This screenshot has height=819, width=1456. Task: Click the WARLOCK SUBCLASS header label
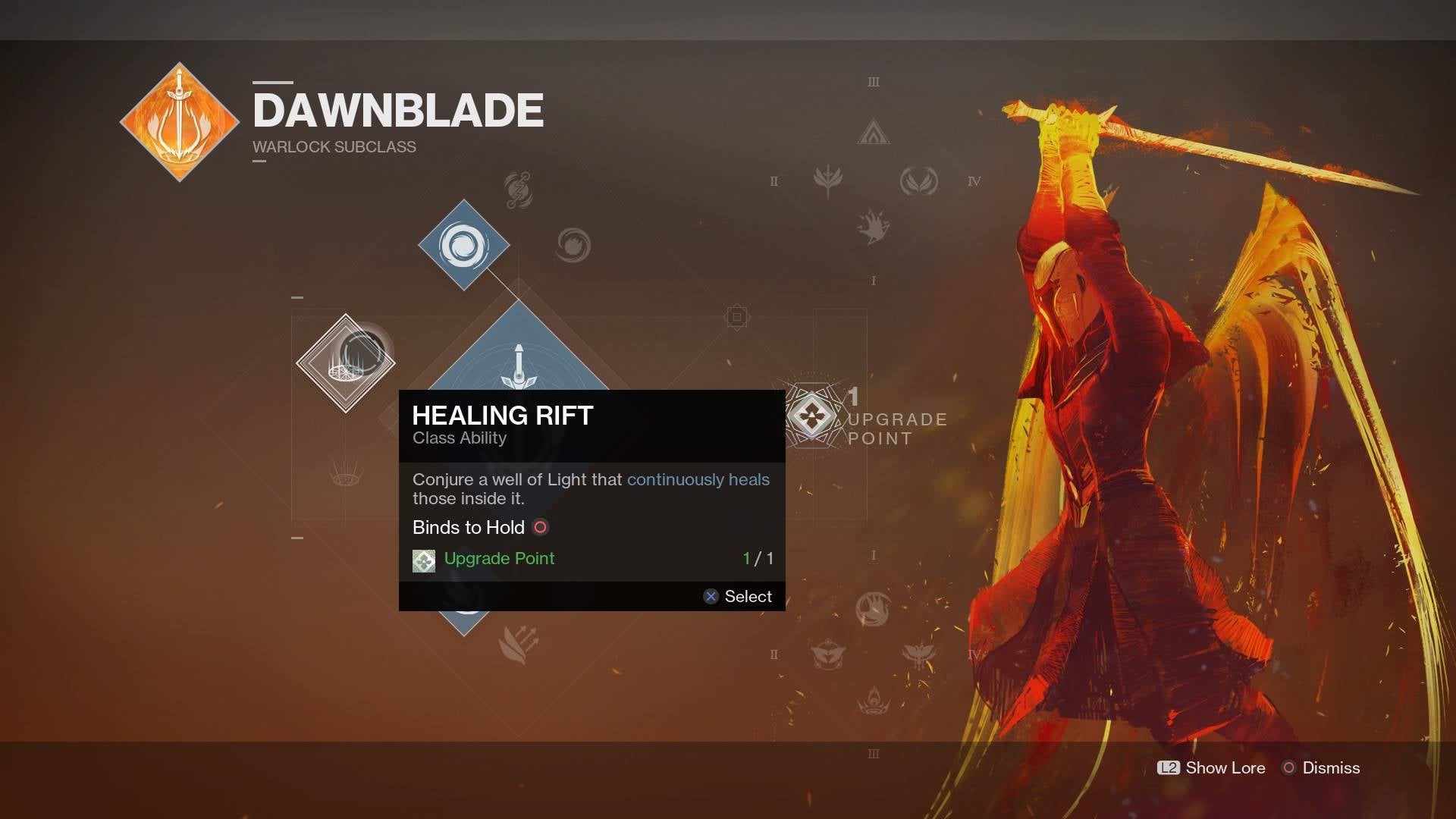coord(334,147)
